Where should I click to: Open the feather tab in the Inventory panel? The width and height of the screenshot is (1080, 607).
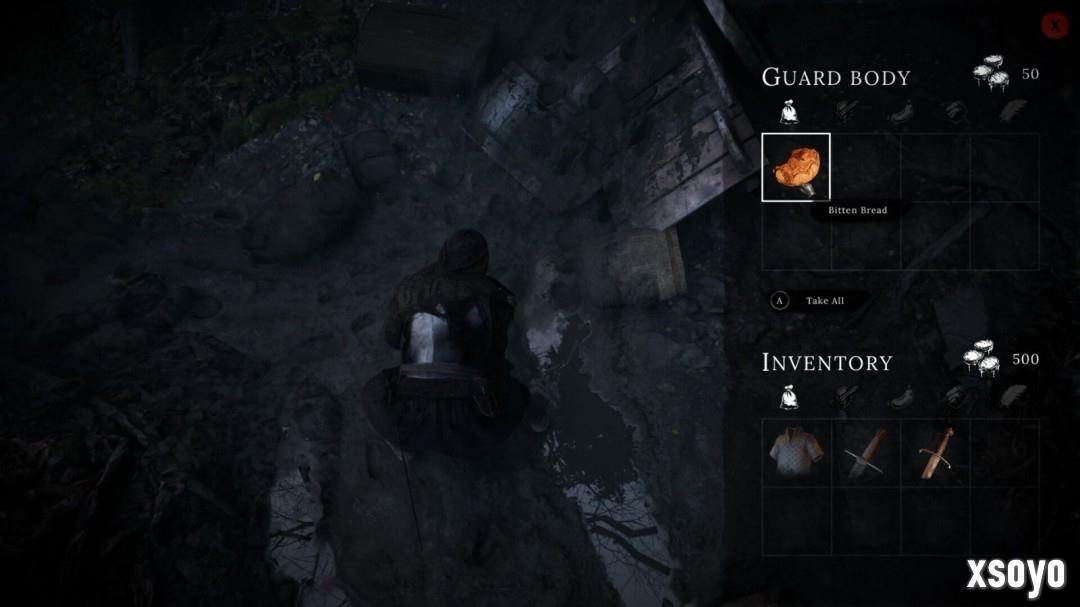[x=1012, y=397]
